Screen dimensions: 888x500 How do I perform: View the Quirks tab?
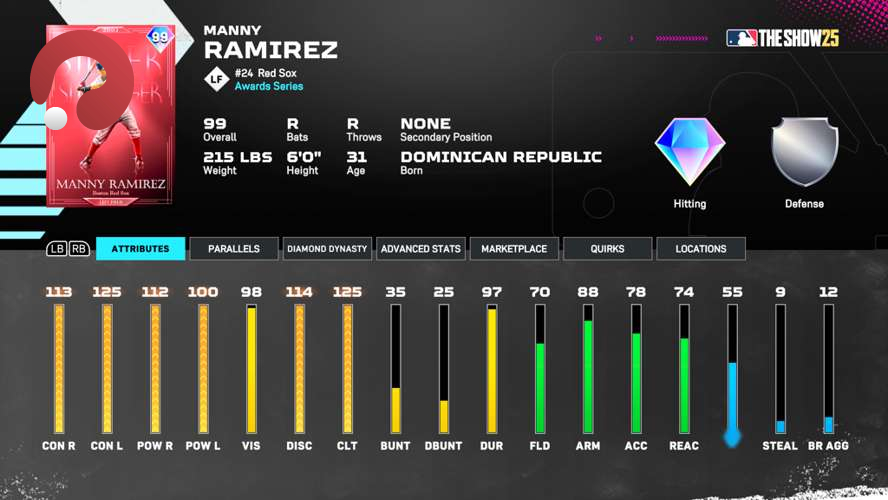607,249
